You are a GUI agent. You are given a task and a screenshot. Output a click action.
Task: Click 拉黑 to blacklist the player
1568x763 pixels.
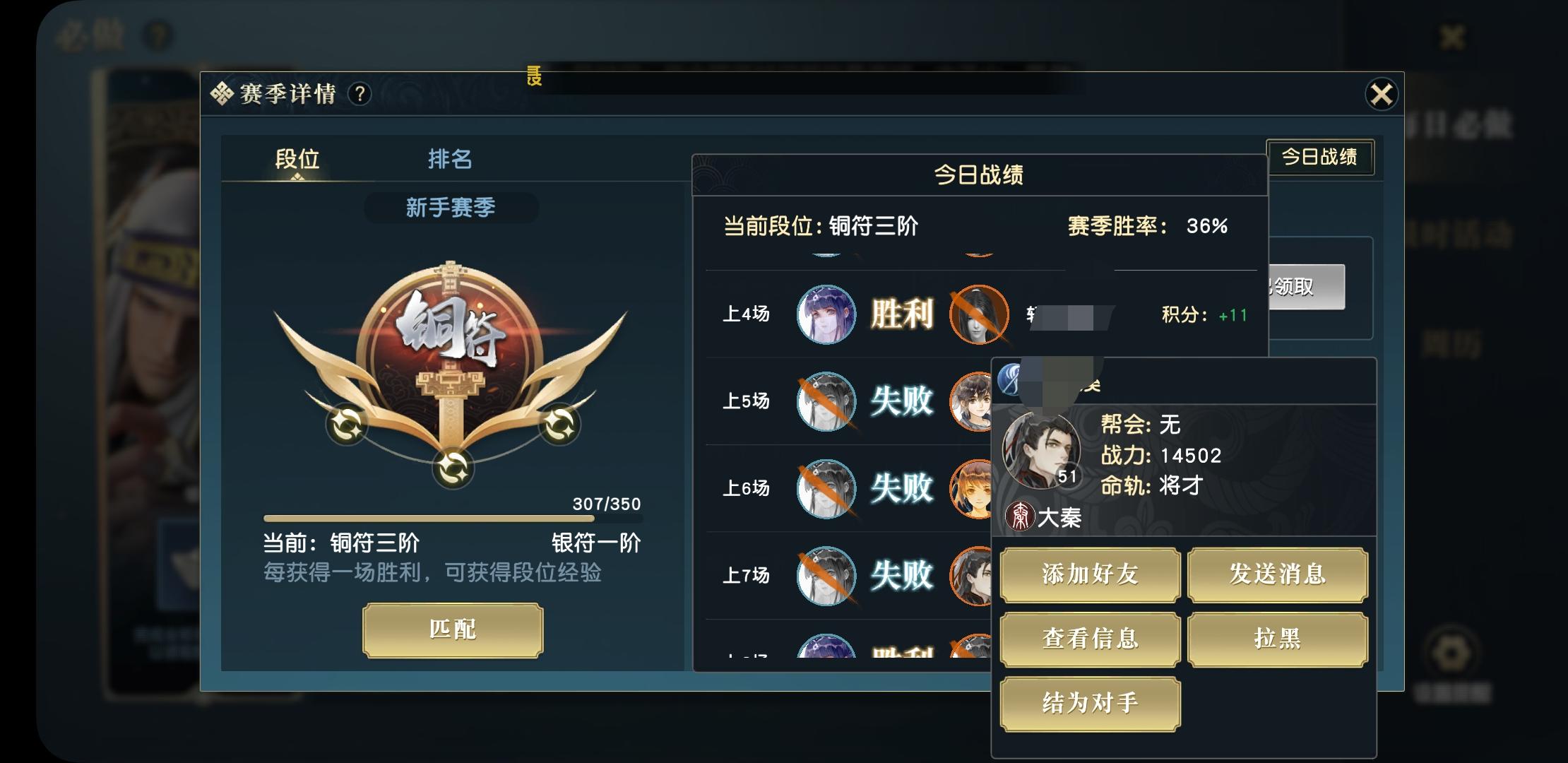point(1278,639)
